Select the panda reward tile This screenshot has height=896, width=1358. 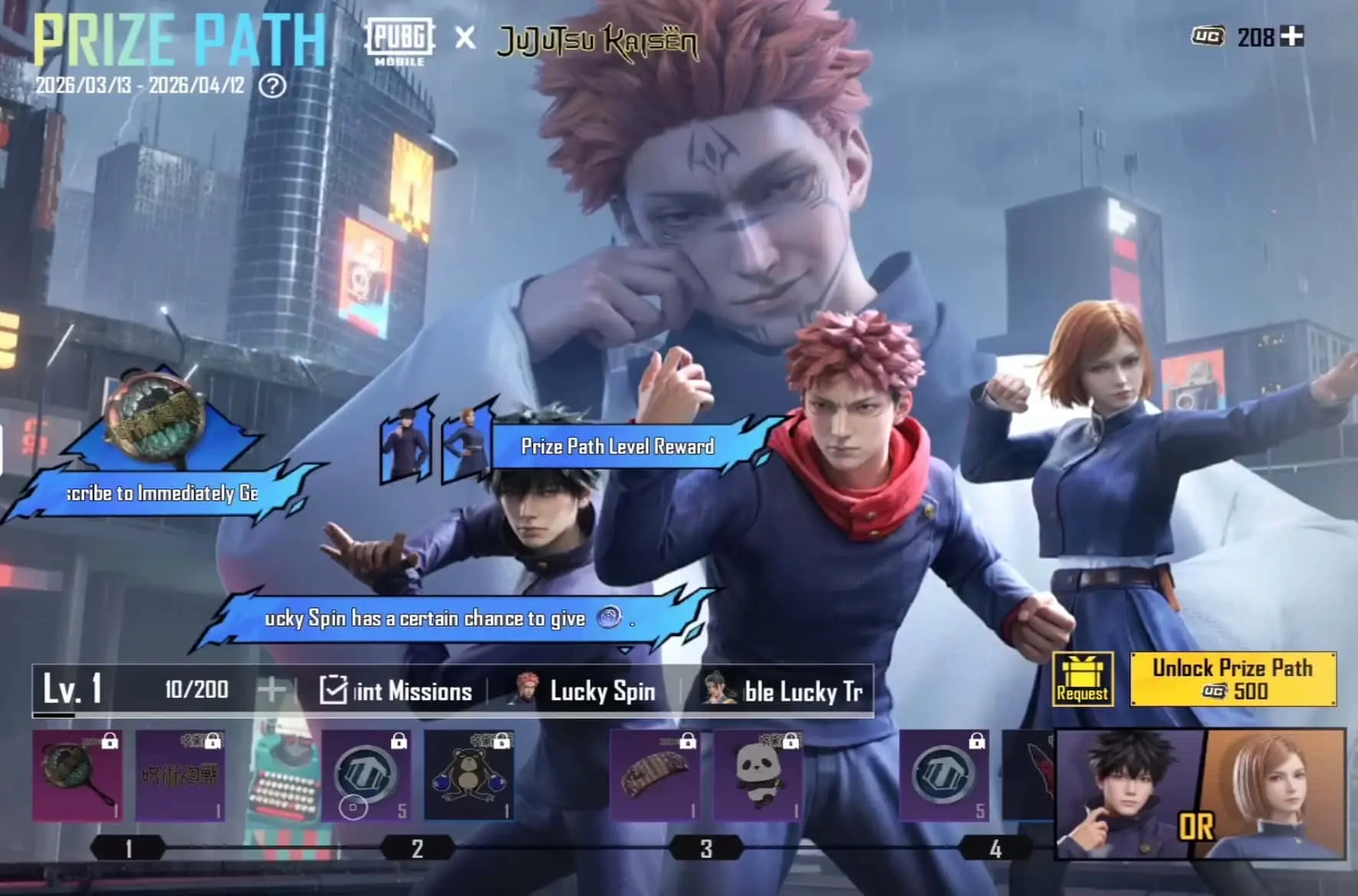[x=758, y=775]
